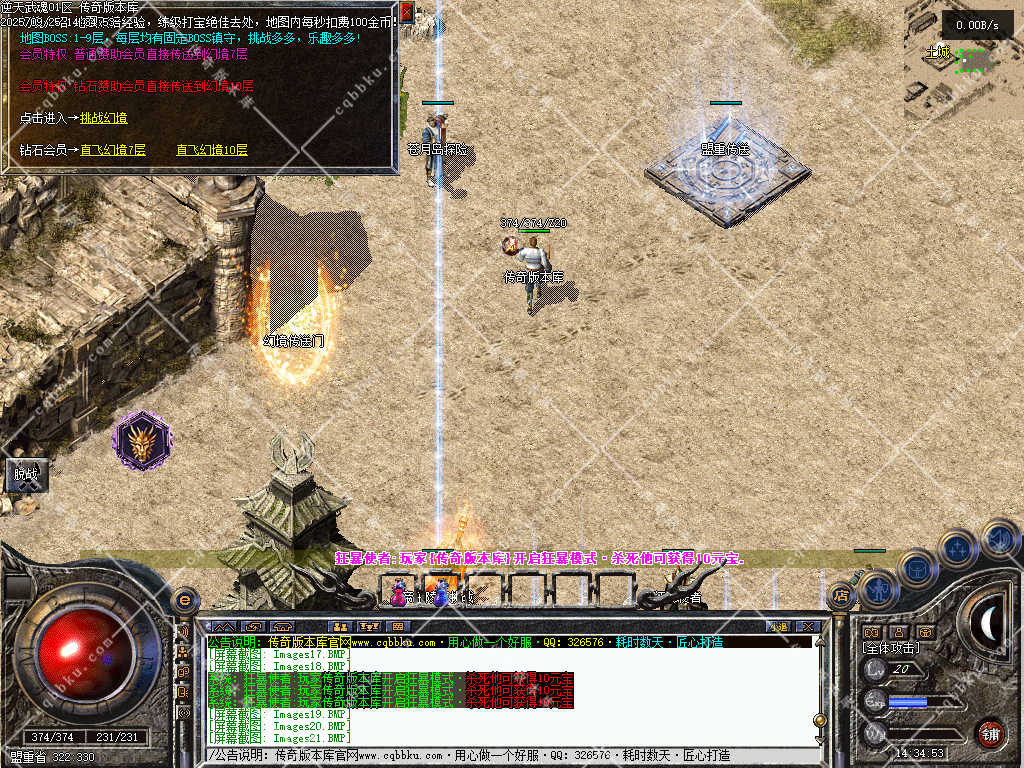Click the round orange e button
This screenshot has width=1024, height=768.
[x=183, y=600]
